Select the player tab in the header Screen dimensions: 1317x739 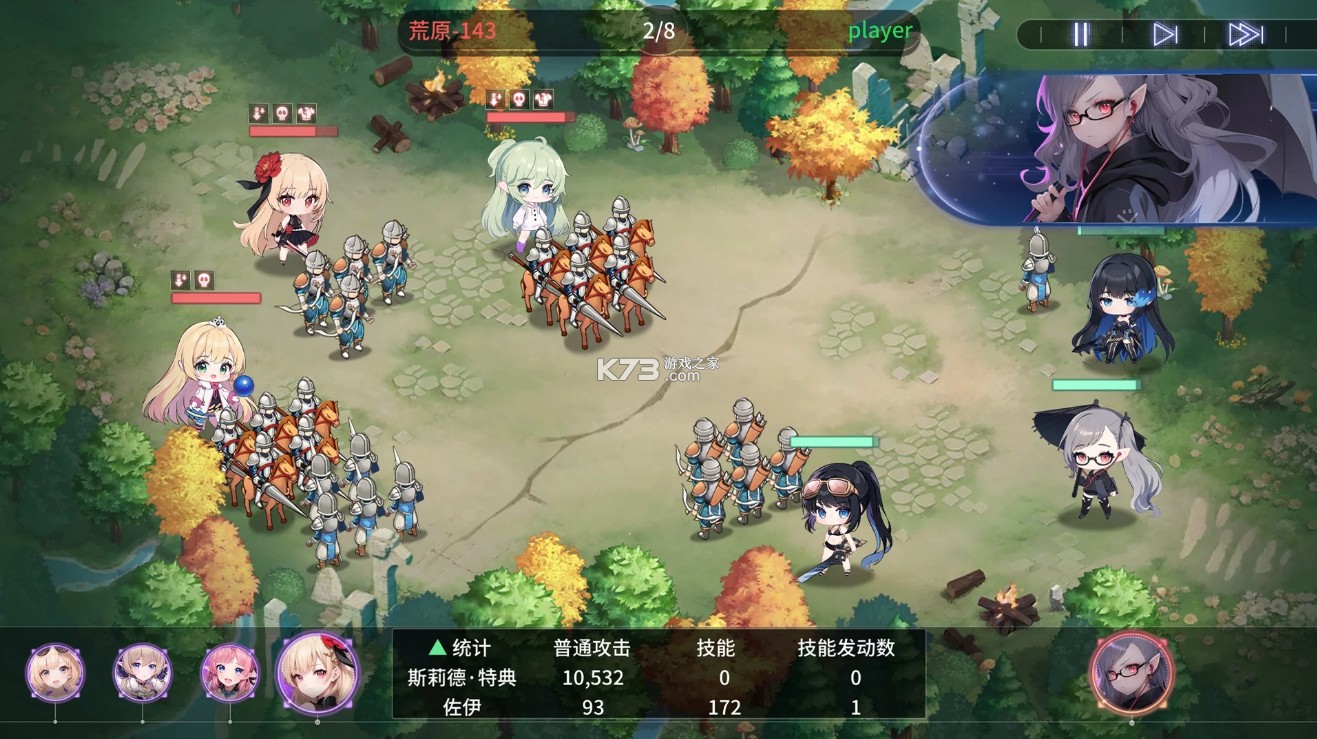(879, 30)
